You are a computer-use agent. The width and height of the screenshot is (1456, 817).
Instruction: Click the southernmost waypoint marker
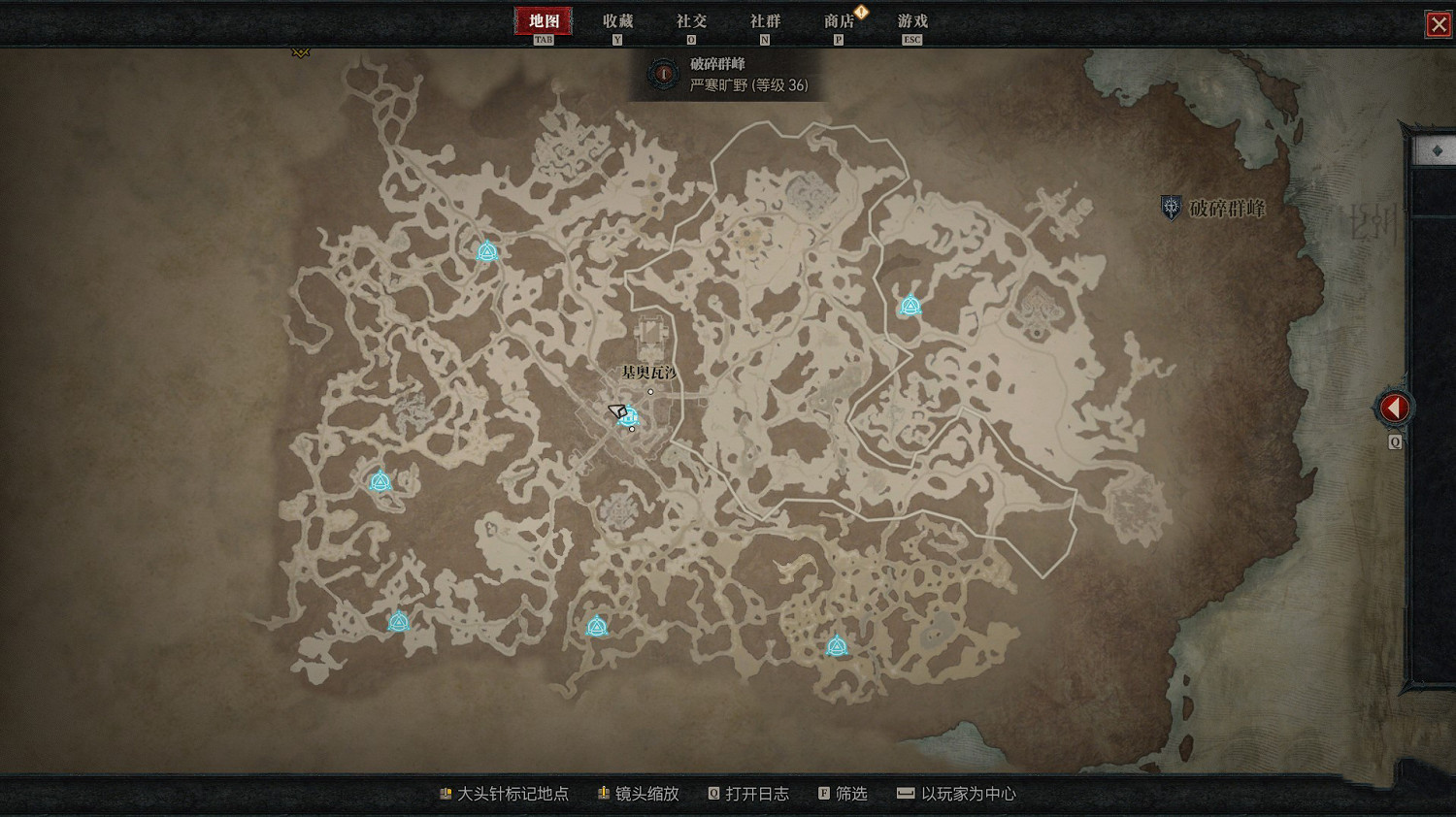click(836, 646)
